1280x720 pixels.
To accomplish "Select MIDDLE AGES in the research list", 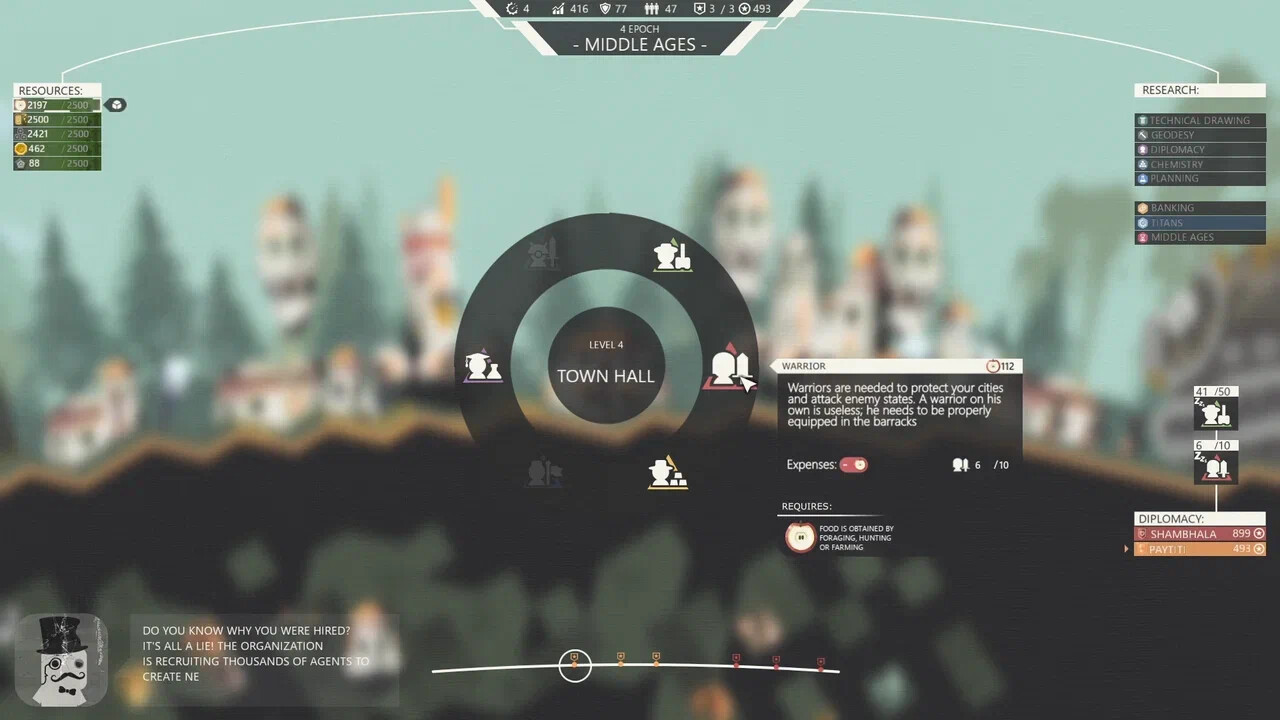I will pyautogui.click(x=1199, y=237).
